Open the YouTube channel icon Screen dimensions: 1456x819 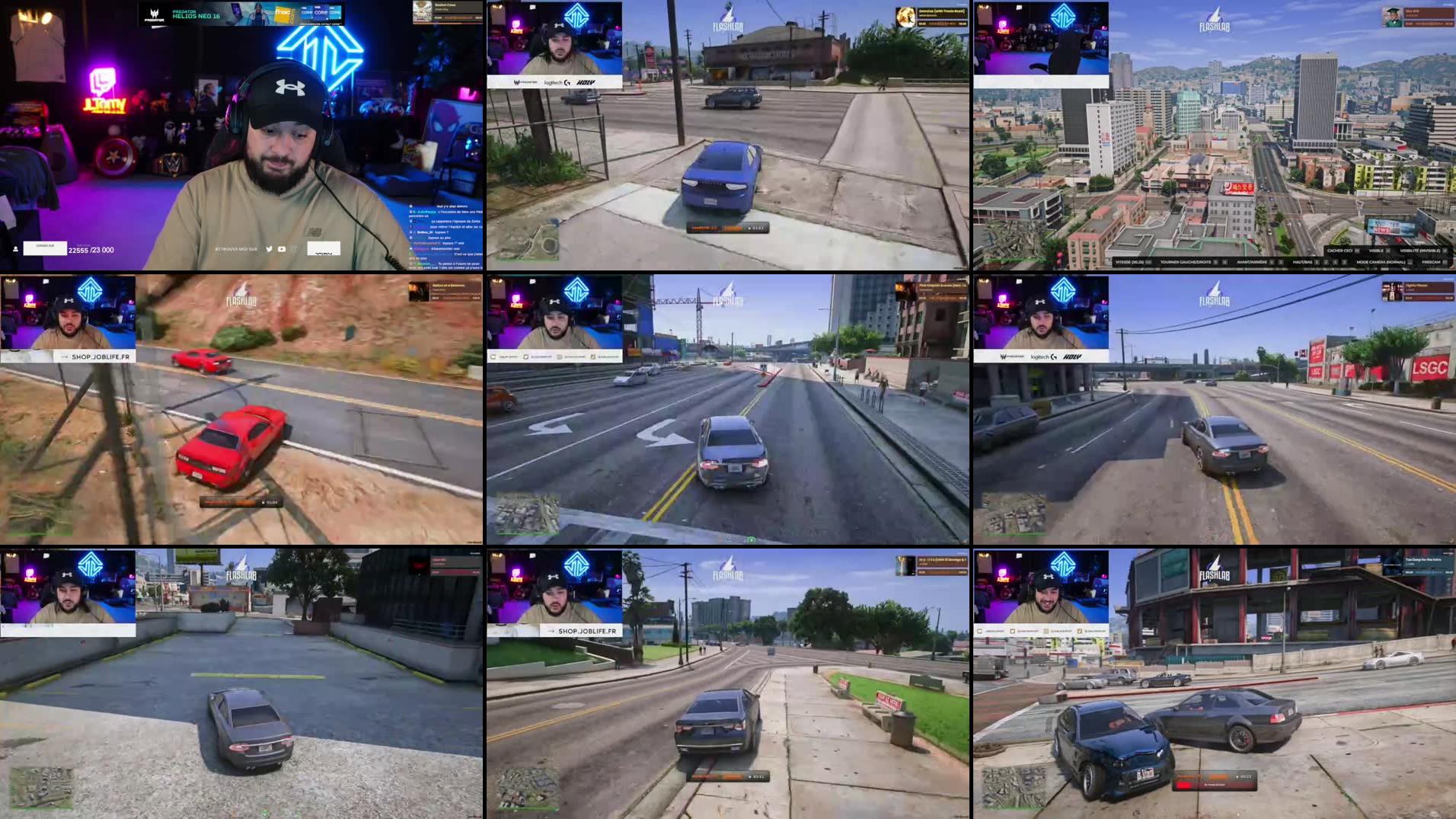coord(281,249)
